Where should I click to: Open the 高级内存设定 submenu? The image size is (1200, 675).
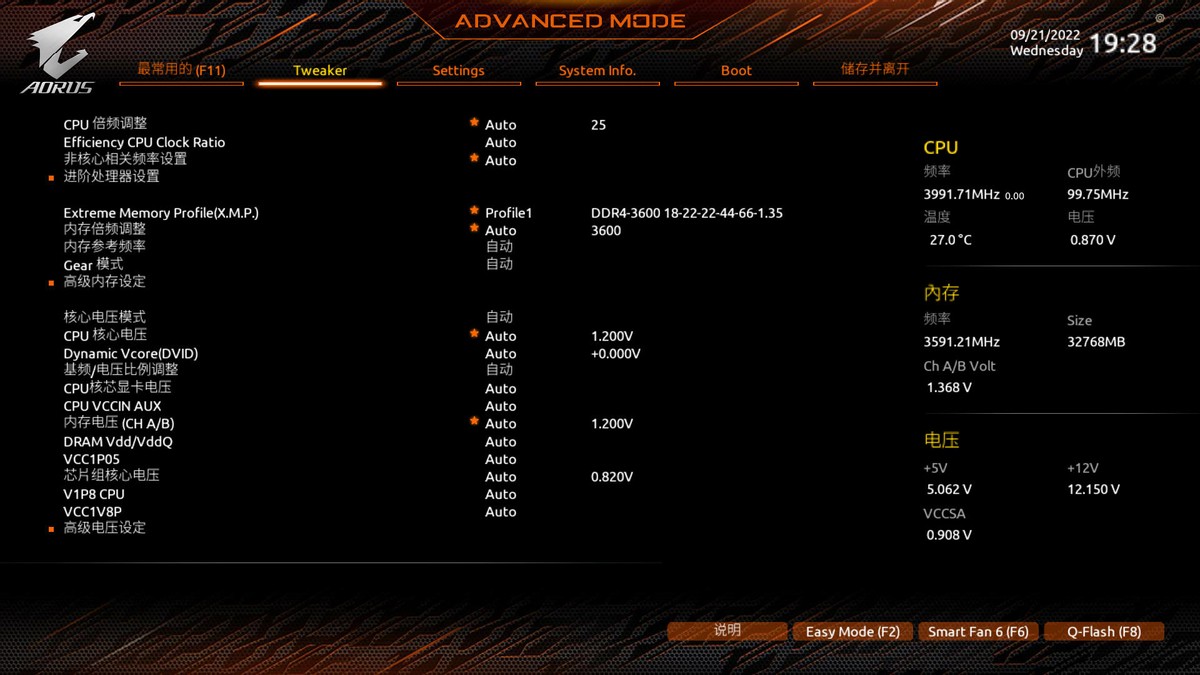[105, 282]
